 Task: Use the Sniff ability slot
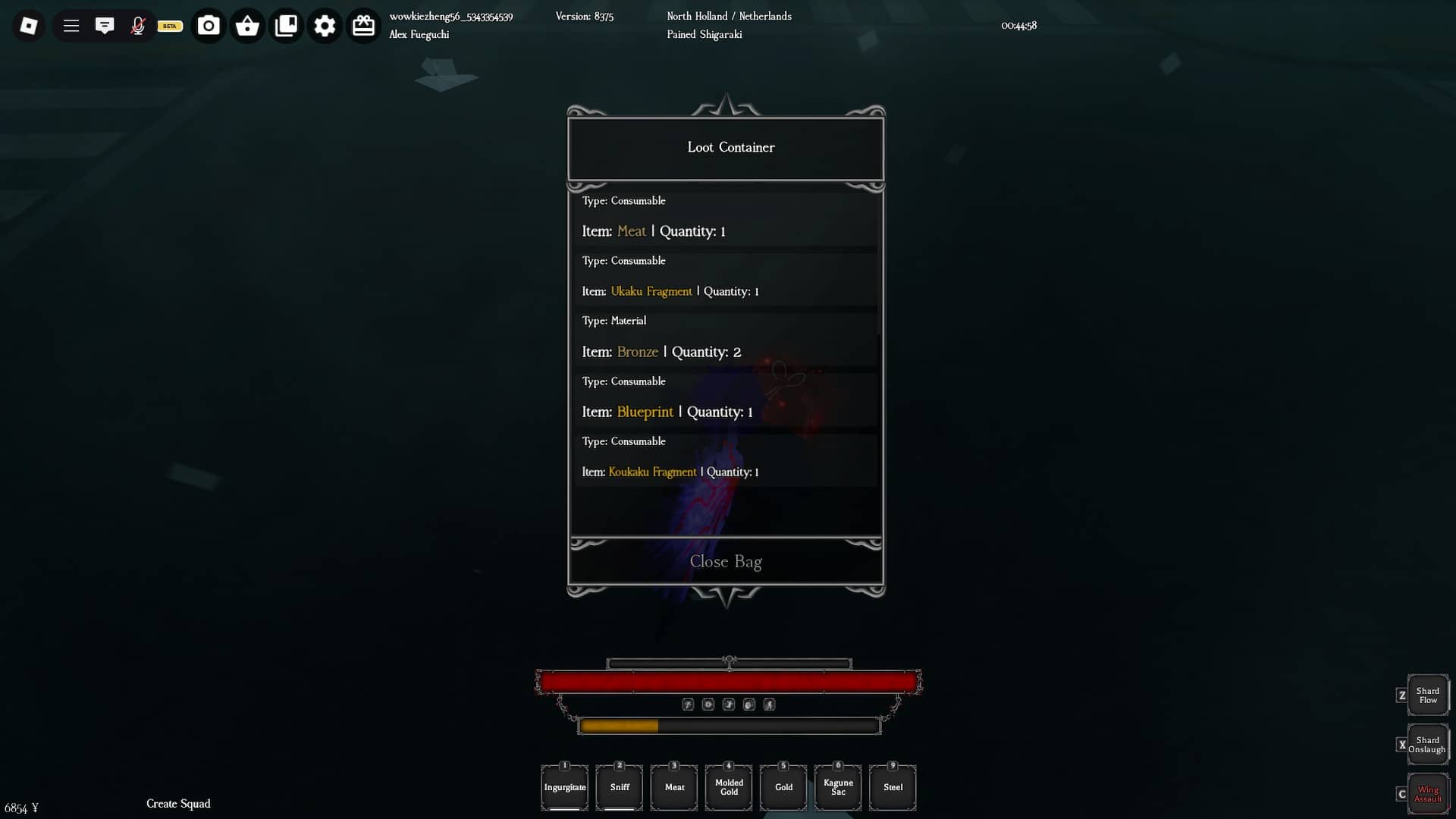click(x=619, y=787)
